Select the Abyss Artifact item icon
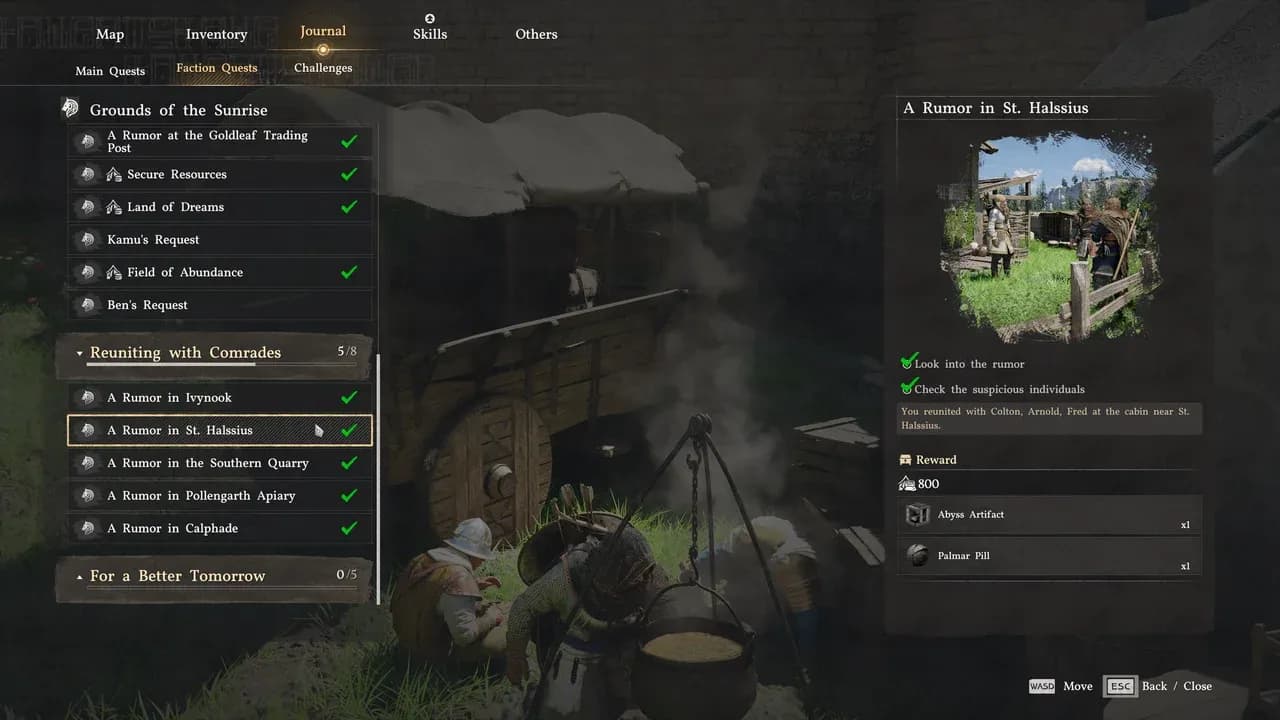This screenshot has height=720, width=1280. [x=918, y=514]
